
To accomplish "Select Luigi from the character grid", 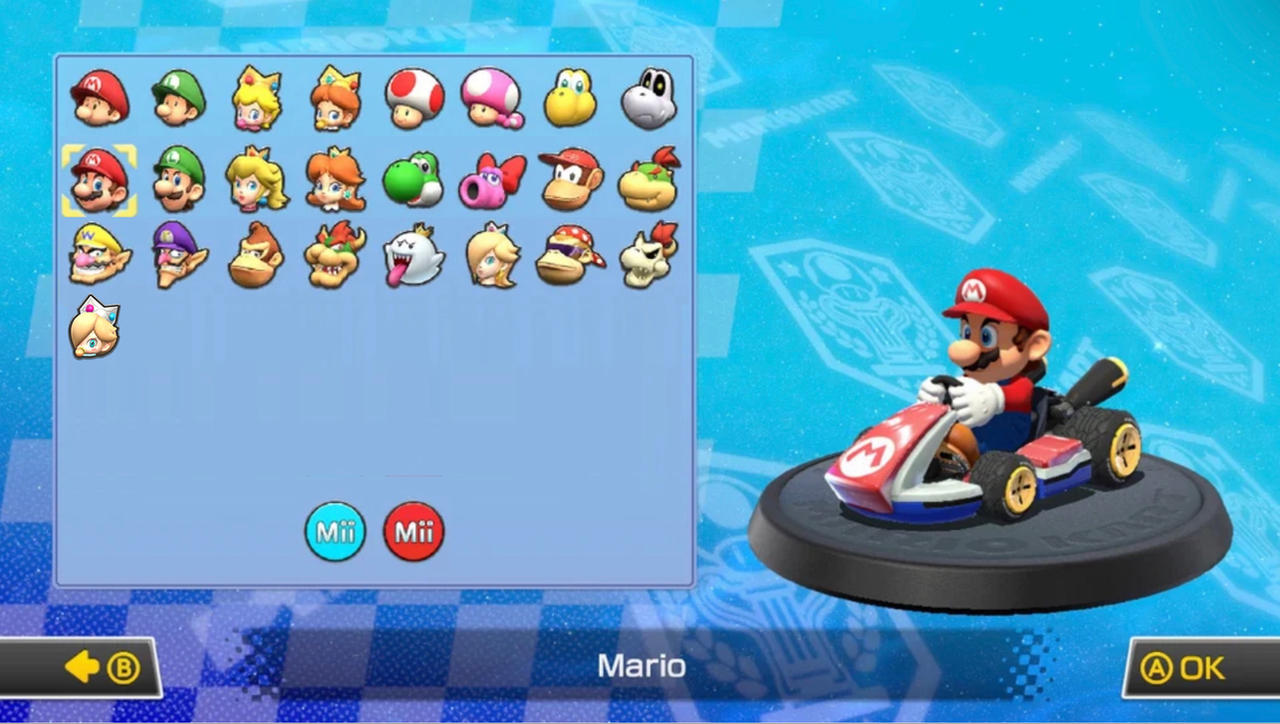I will (177, 180).
